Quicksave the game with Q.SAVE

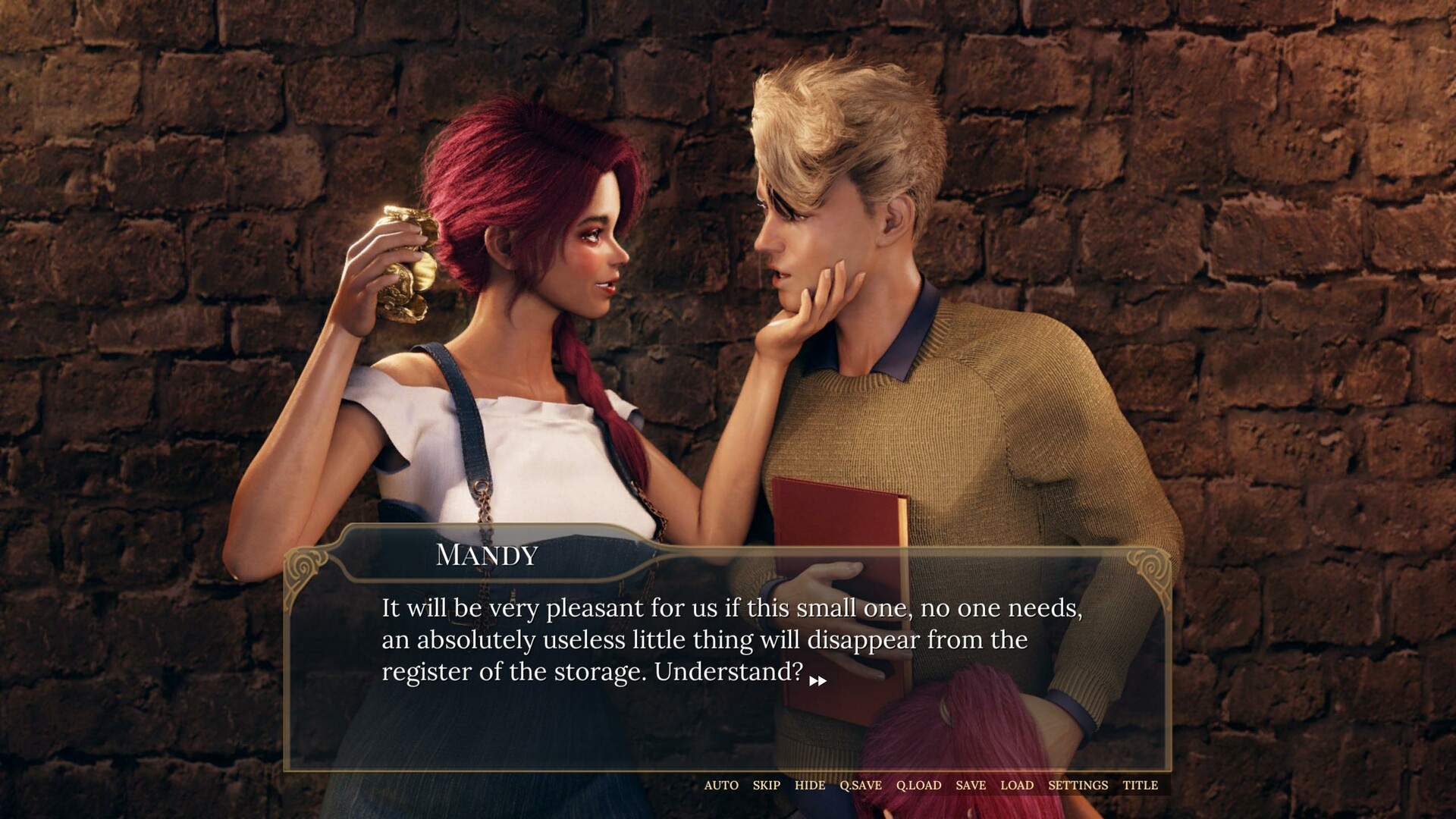coord(860,786)
